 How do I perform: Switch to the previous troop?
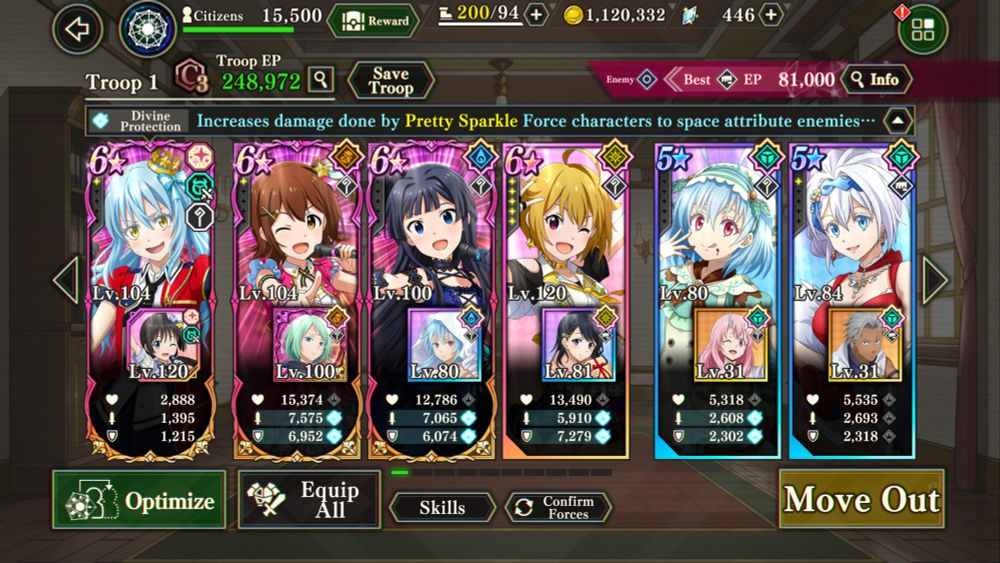65,281
